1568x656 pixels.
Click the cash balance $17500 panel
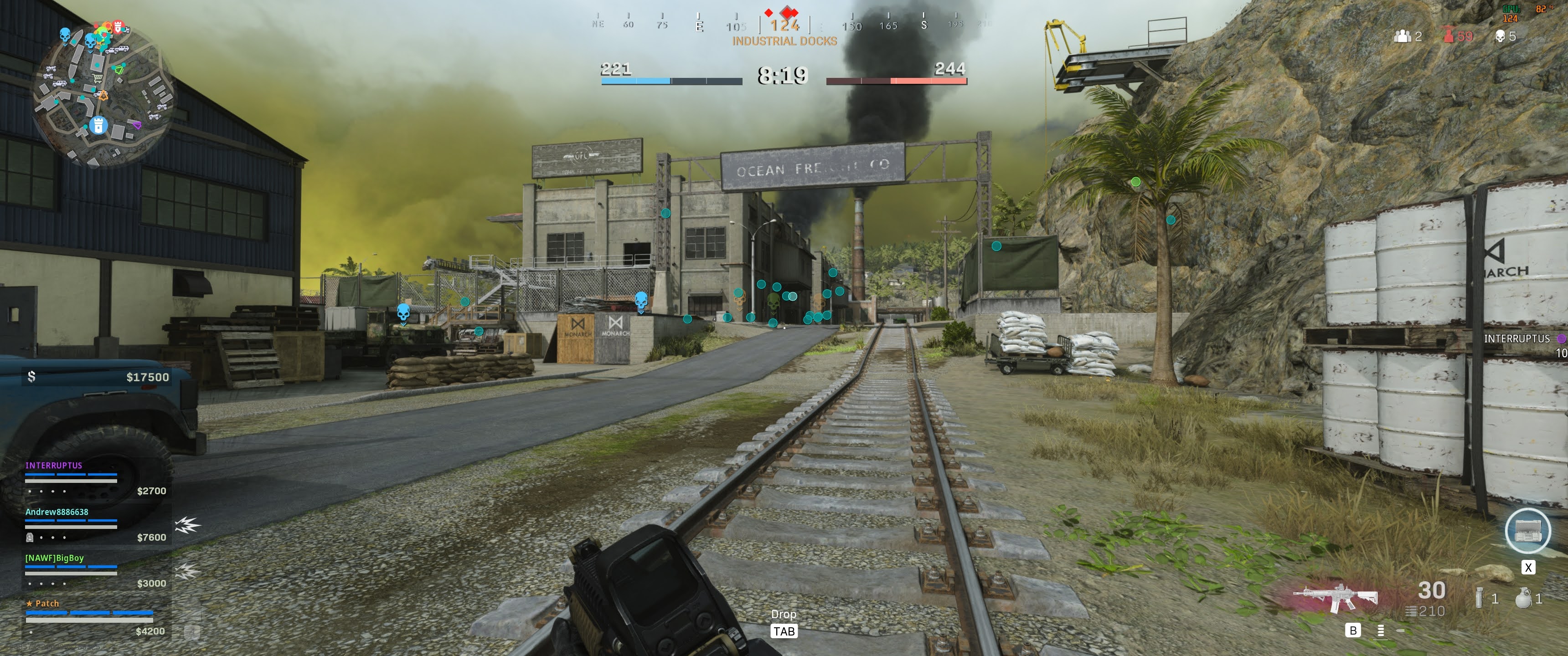pyautogui.click(x=98, y=377)
